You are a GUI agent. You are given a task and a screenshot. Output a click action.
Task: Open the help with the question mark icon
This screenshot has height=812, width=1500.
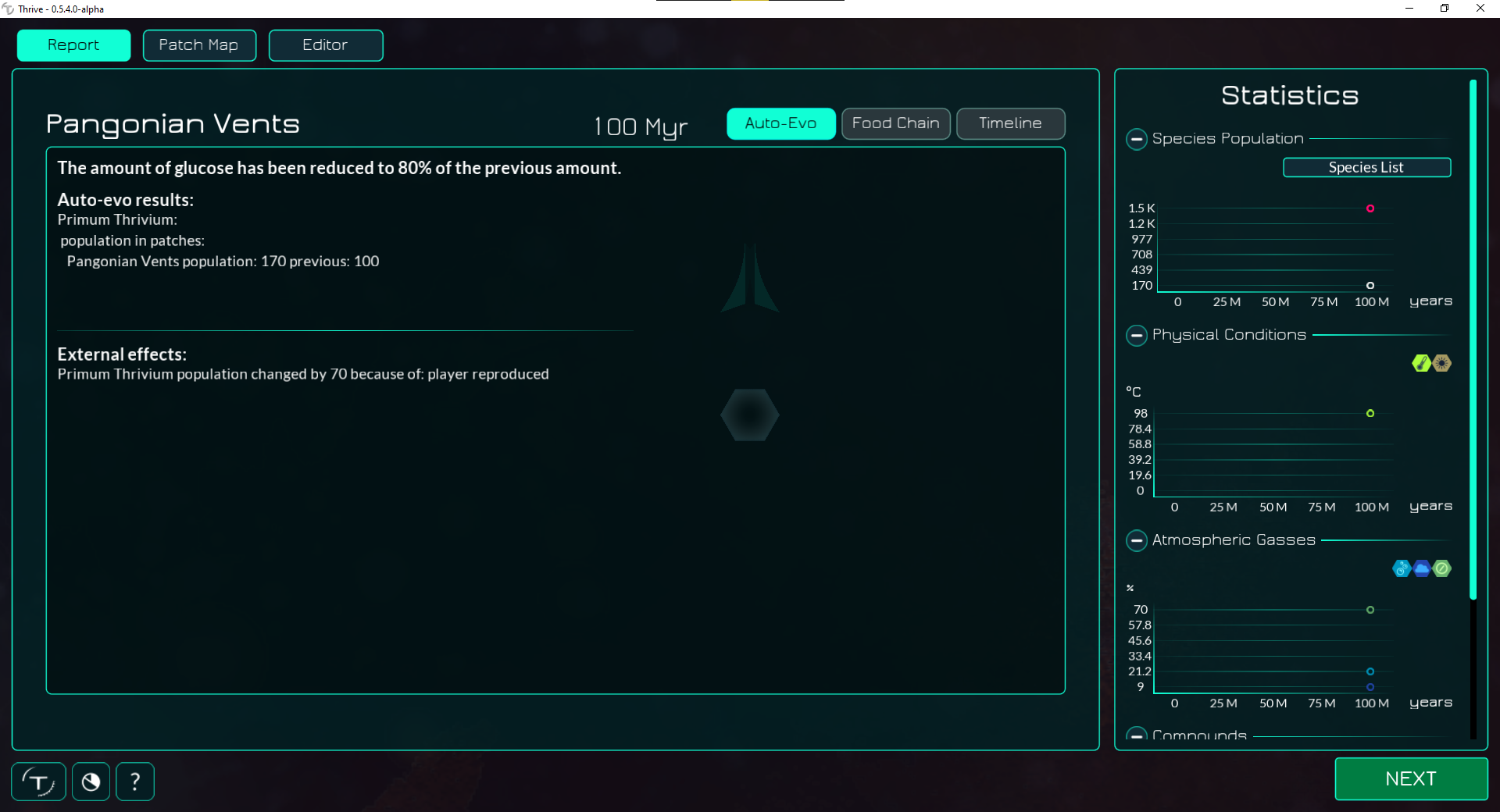[x=134, y=781]
